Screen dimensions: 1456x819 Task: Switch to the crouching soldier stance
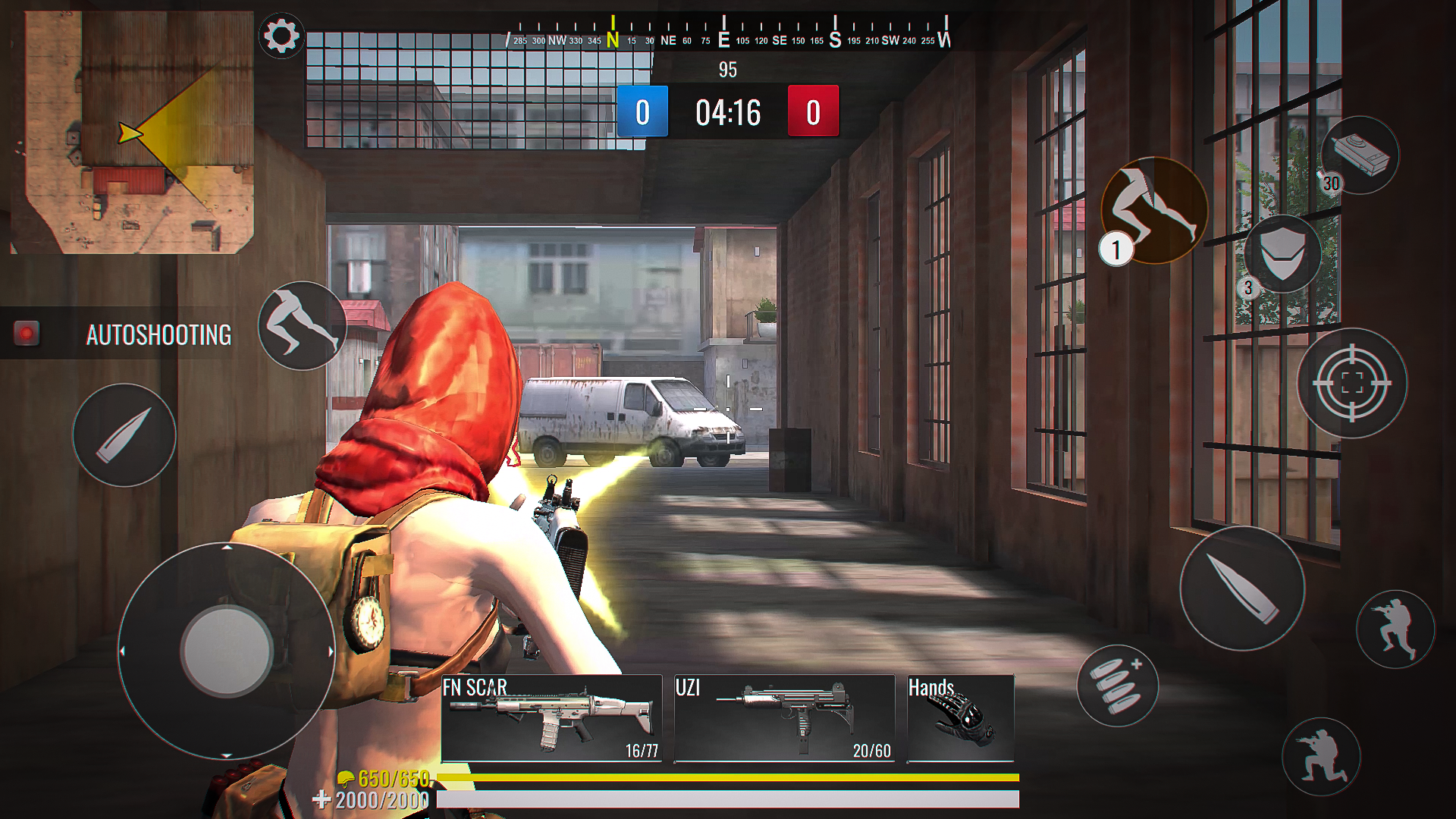coord(1395,629)
